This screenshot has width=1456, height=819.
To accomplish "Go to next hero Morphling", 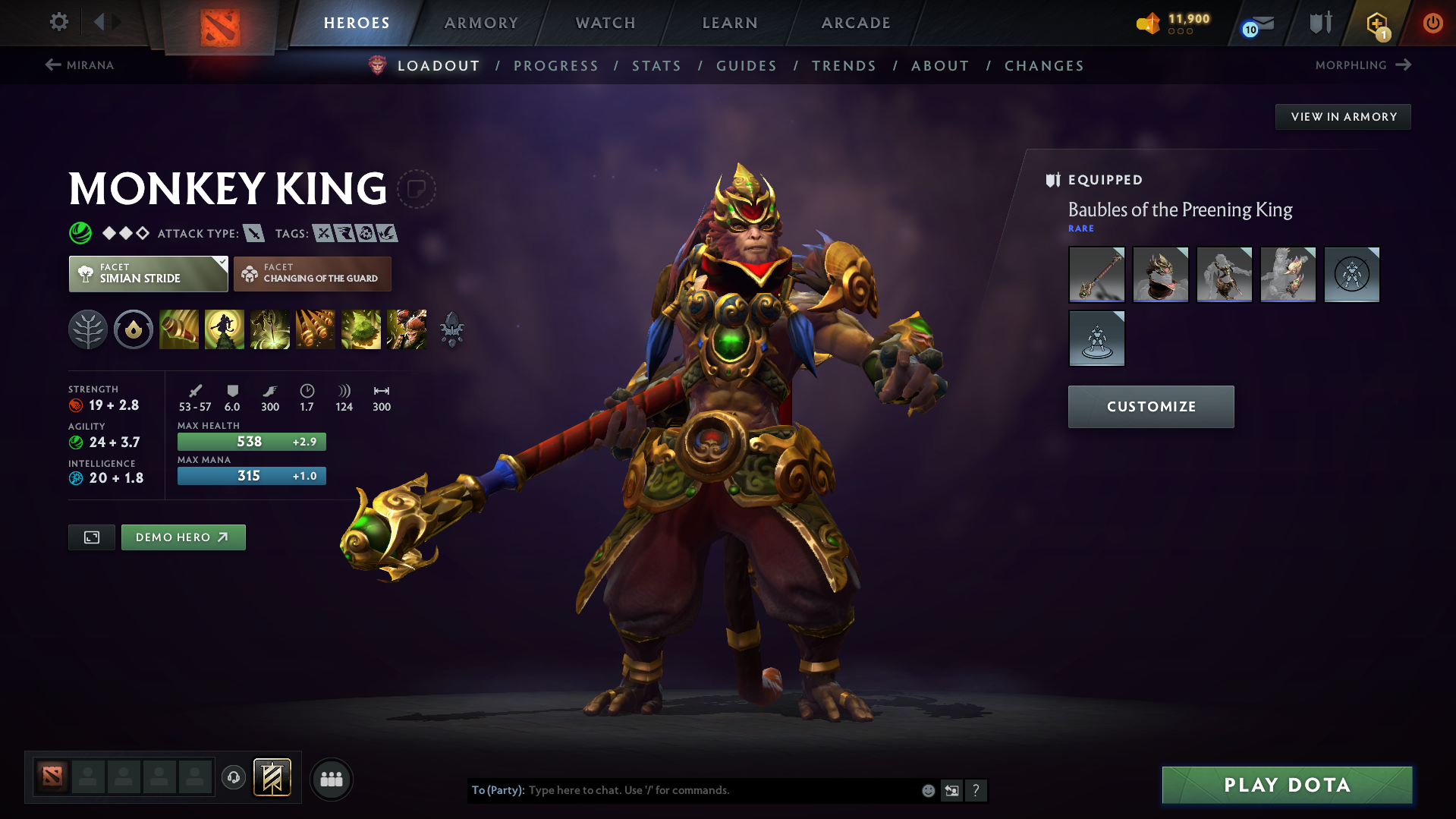I will click(x=1363, y=65).
